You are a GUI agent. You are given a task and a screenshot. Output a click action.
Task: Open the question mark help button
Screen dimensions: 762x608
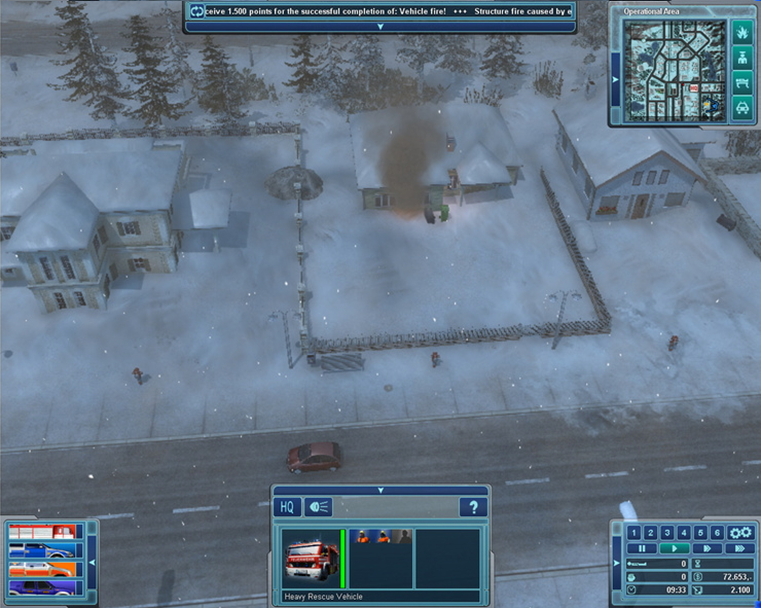[473, 507]
